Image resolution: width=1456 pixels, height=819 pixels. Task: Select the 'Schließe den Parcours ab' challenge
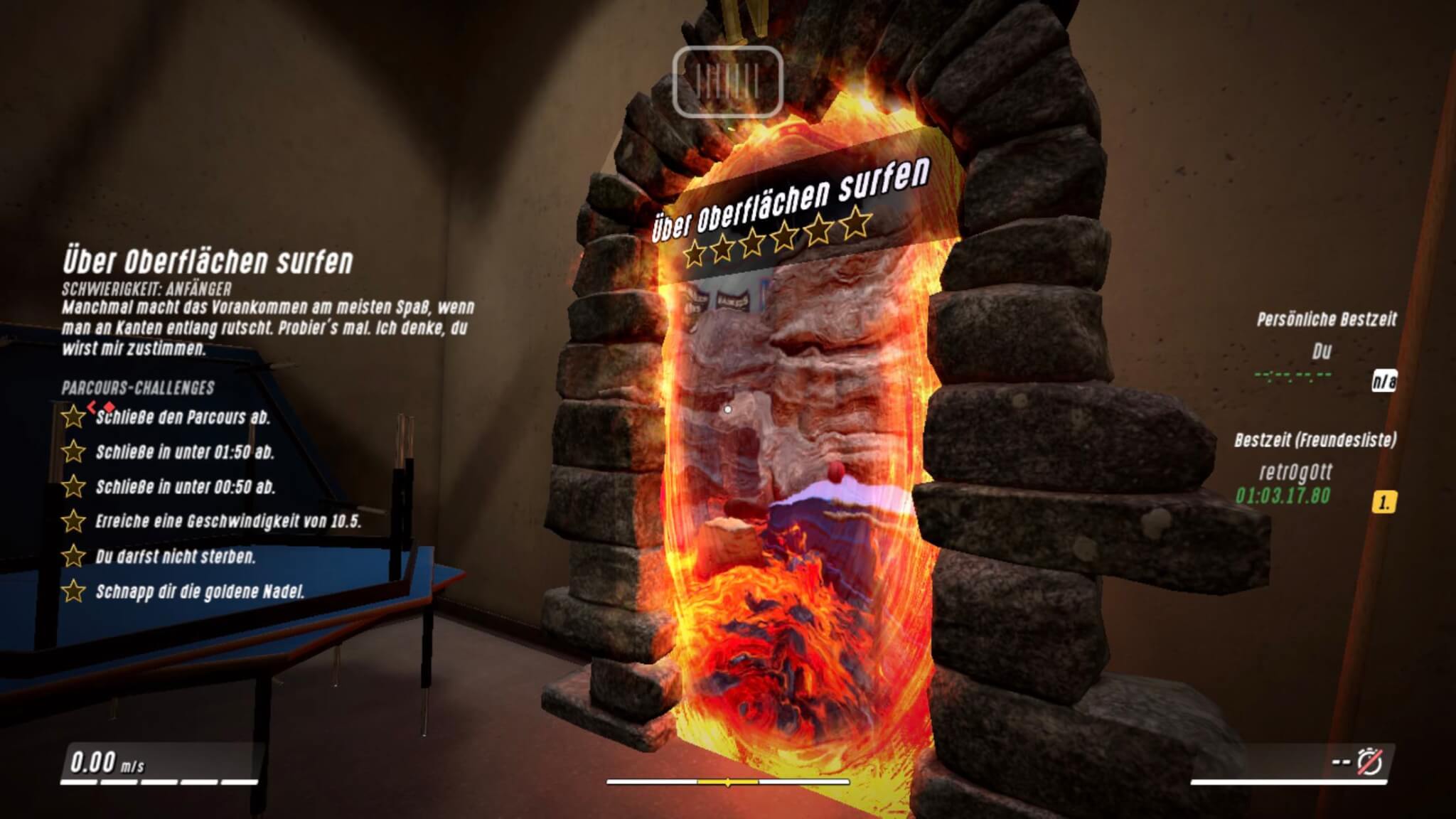click(x=183, y=417)
